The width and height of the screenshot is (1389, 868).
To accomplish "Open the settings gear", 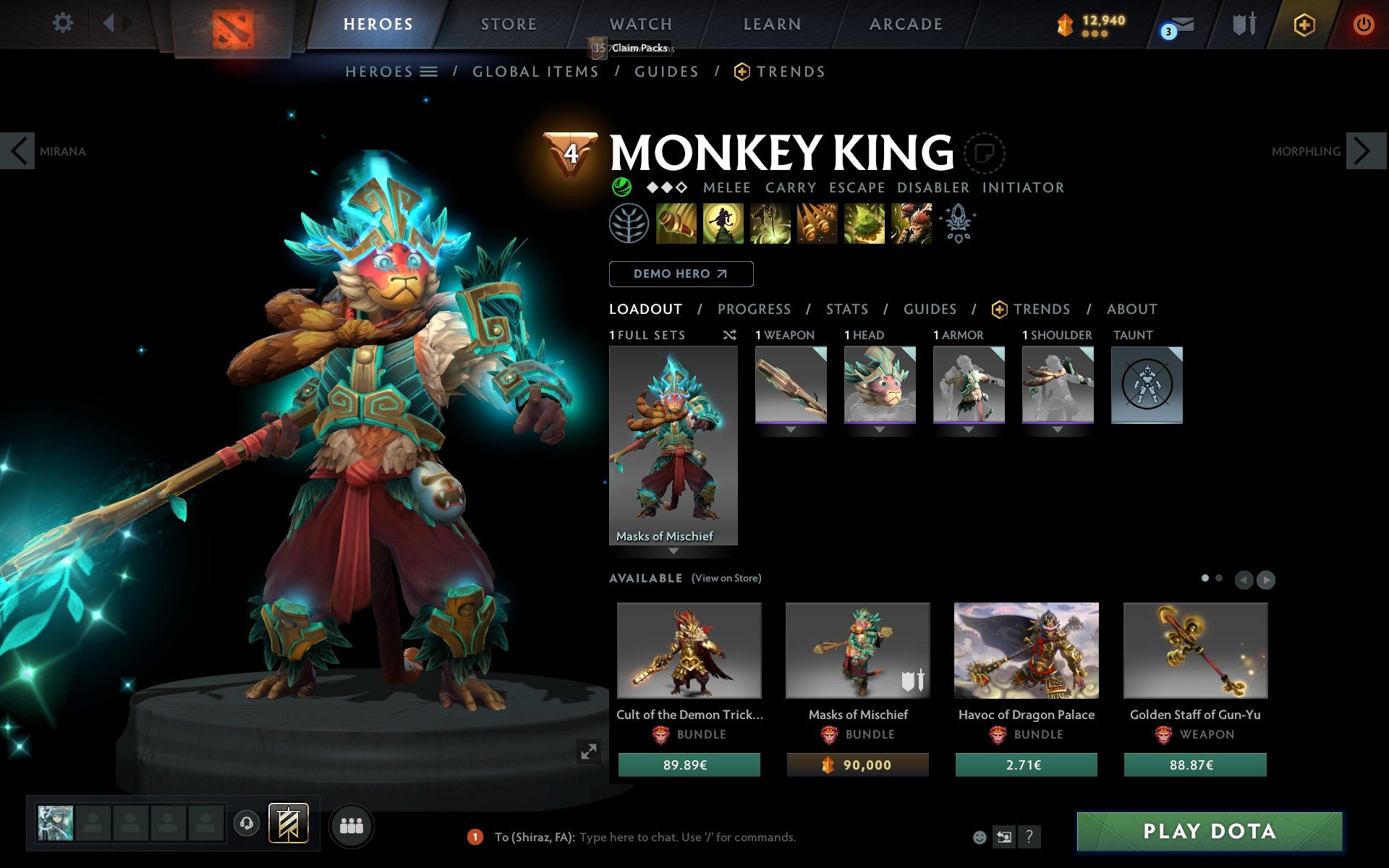I will (64, 23).
